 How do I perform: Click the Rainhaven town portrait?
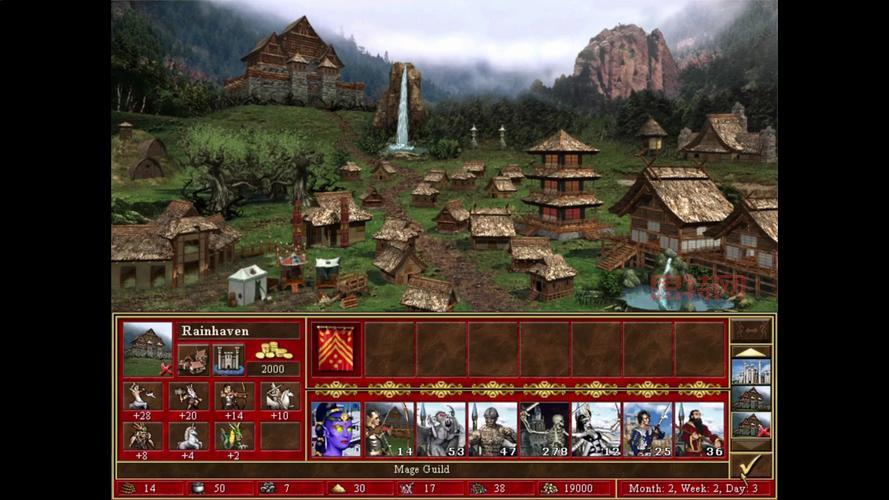[x=147, y=343]
